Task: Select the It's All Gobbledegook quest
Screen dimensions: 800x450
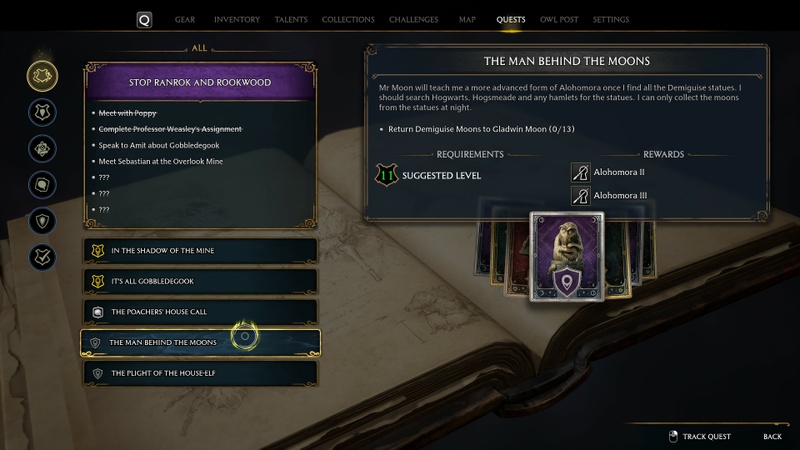Action: [x=201, y=281]
